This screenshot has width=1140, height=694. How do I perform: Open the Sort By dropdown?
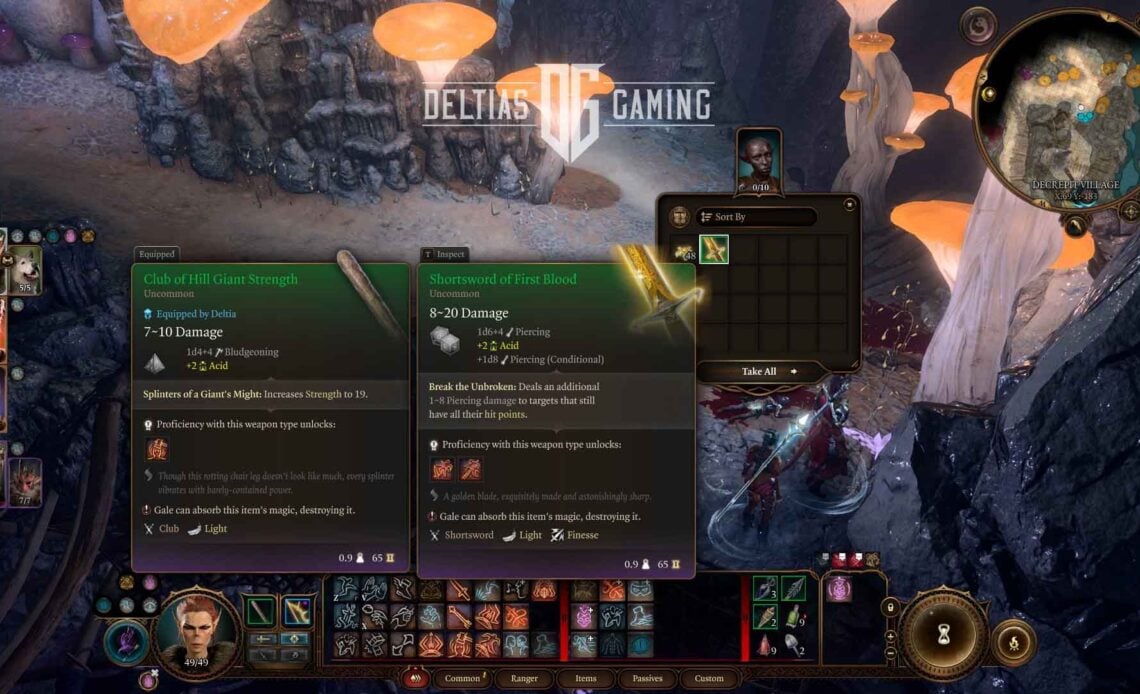755,217
